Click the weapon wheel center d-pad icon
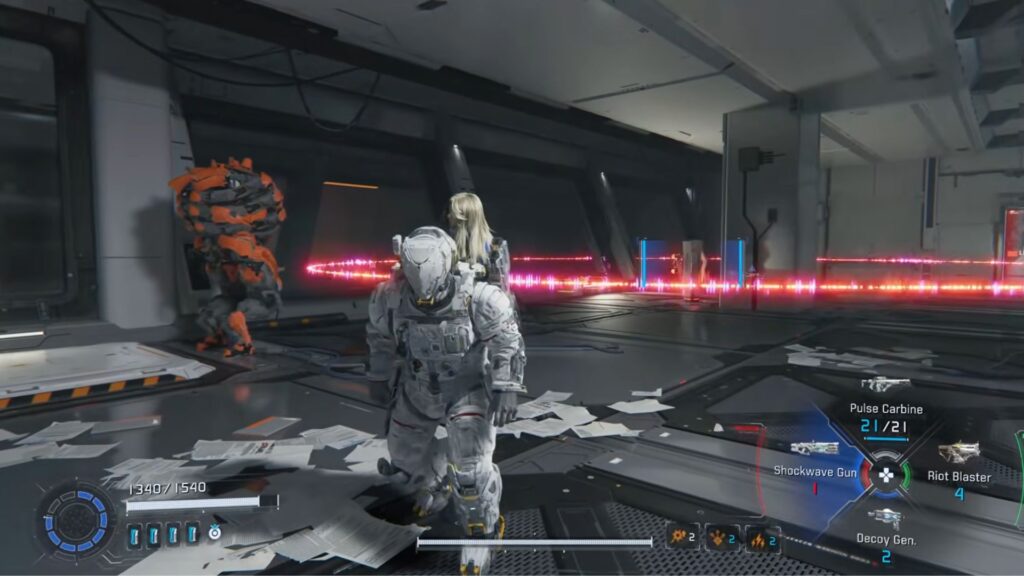Image resolution: width=1024 pixels, height=576 pixels. 886,476
